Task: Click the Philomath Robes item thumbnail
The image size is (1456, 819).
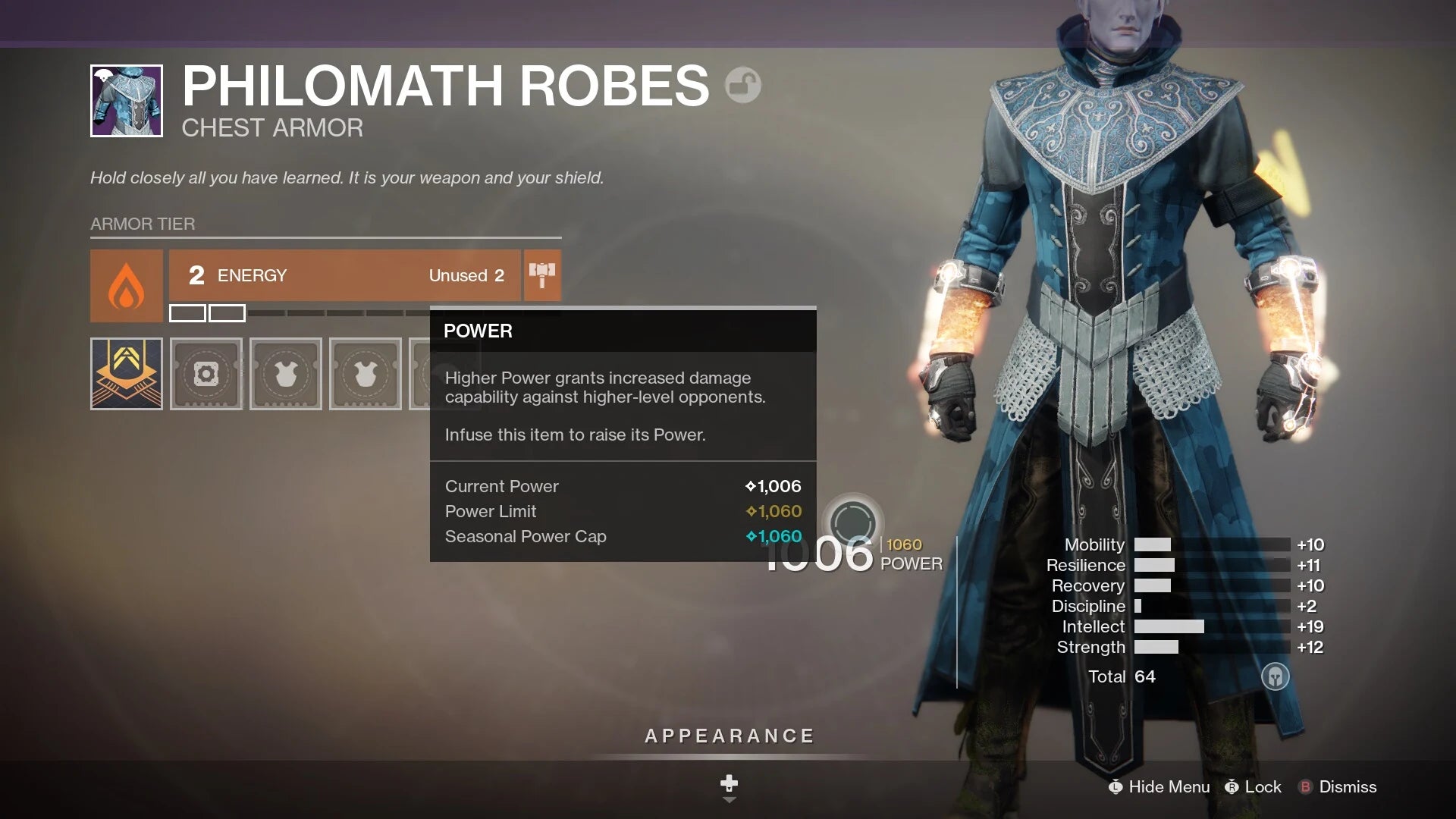Action: 127,101
